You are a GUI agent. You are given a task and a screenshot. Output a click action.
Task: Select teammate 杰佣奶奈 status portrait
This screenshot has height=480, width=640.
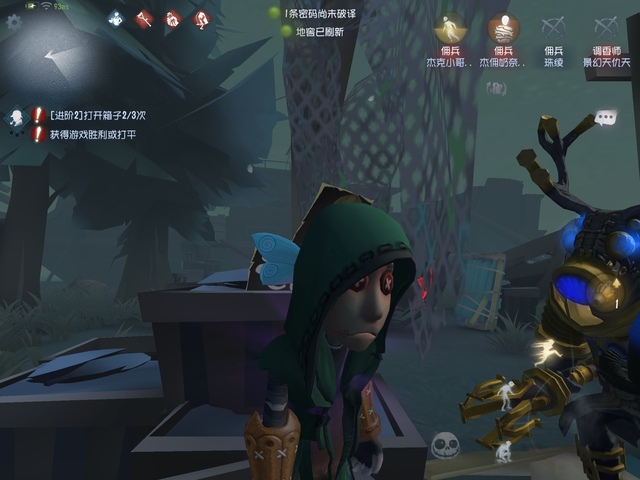tap(503, 28)
